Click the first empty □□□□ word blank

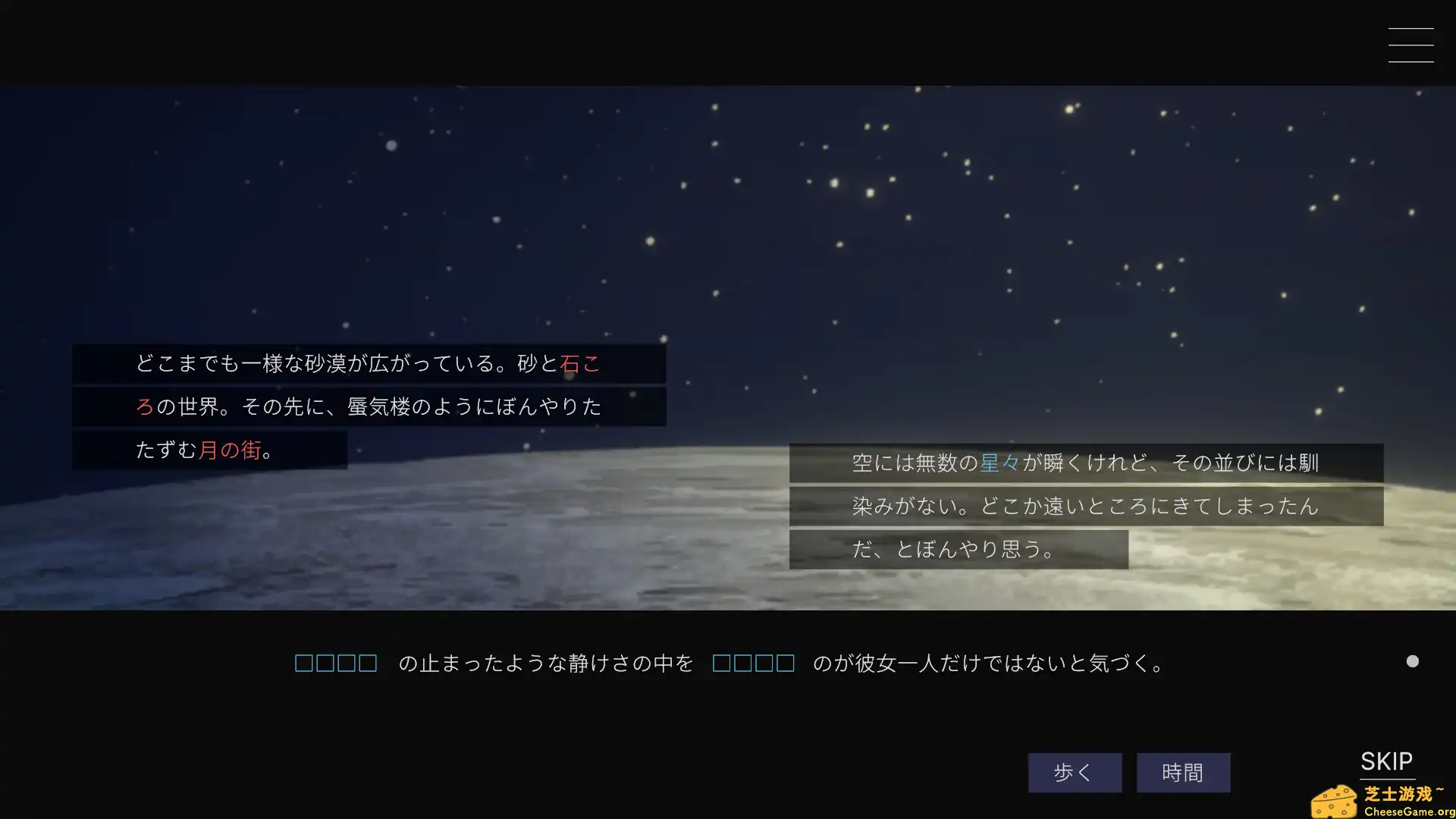[336, 663]
